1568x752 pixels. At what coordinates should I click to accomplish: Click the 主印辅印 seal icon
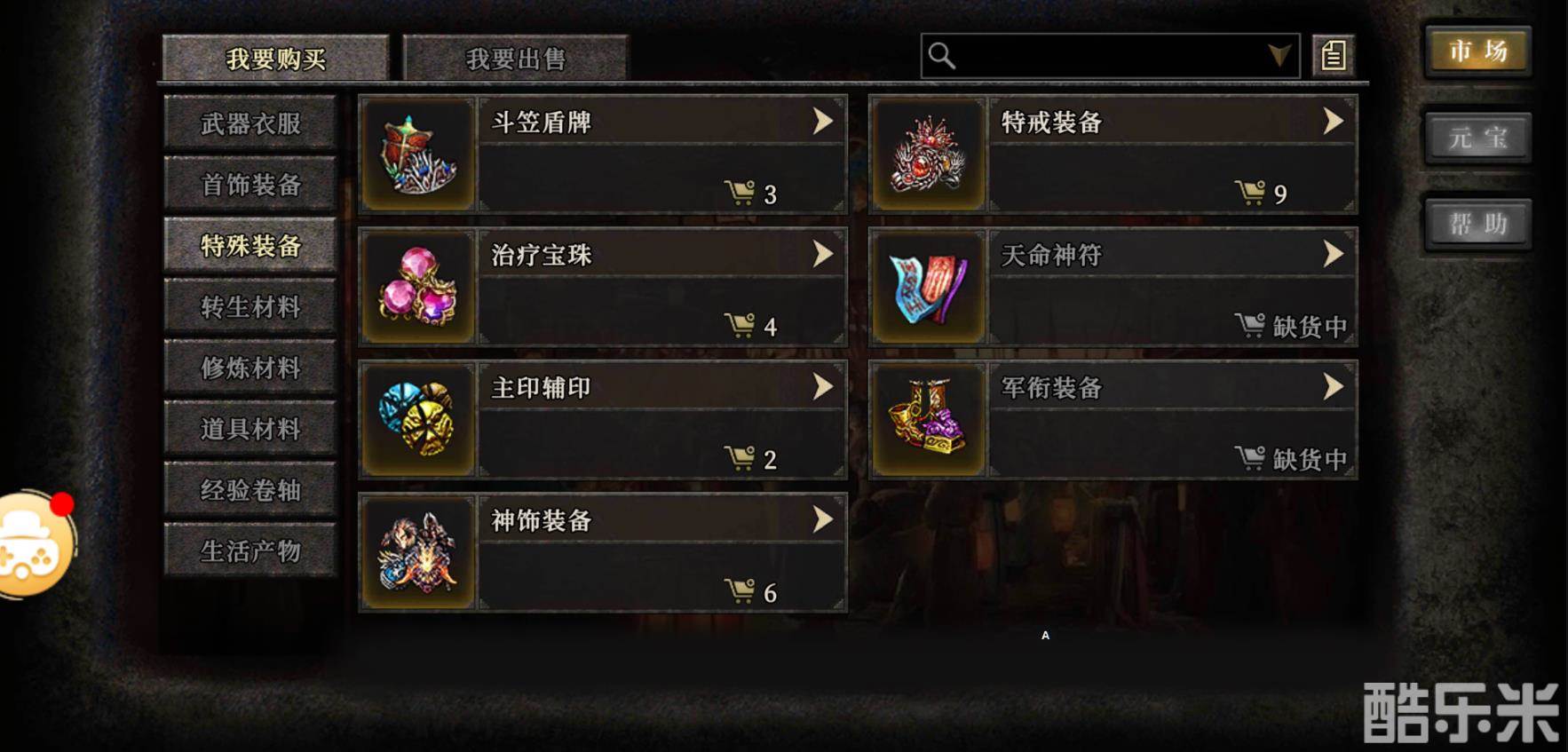click(x=416, y=418)
